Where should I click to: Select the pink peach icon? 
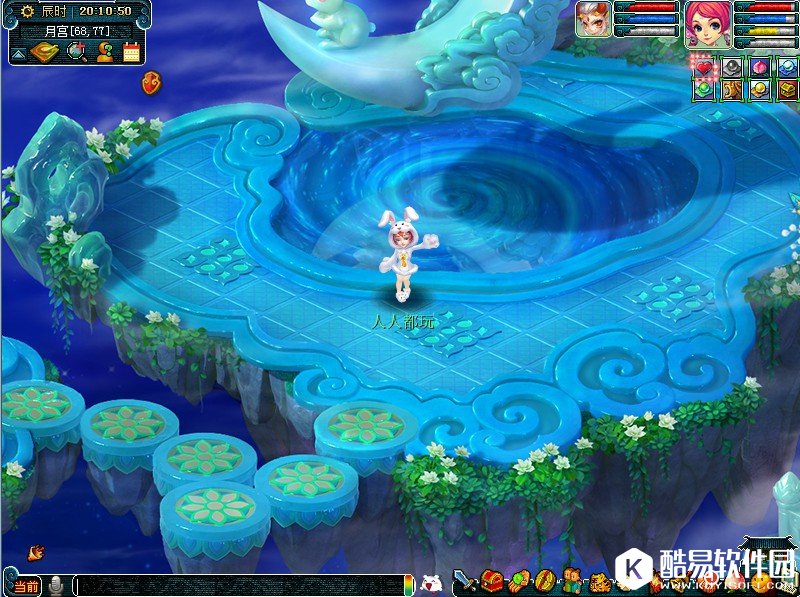760,67
